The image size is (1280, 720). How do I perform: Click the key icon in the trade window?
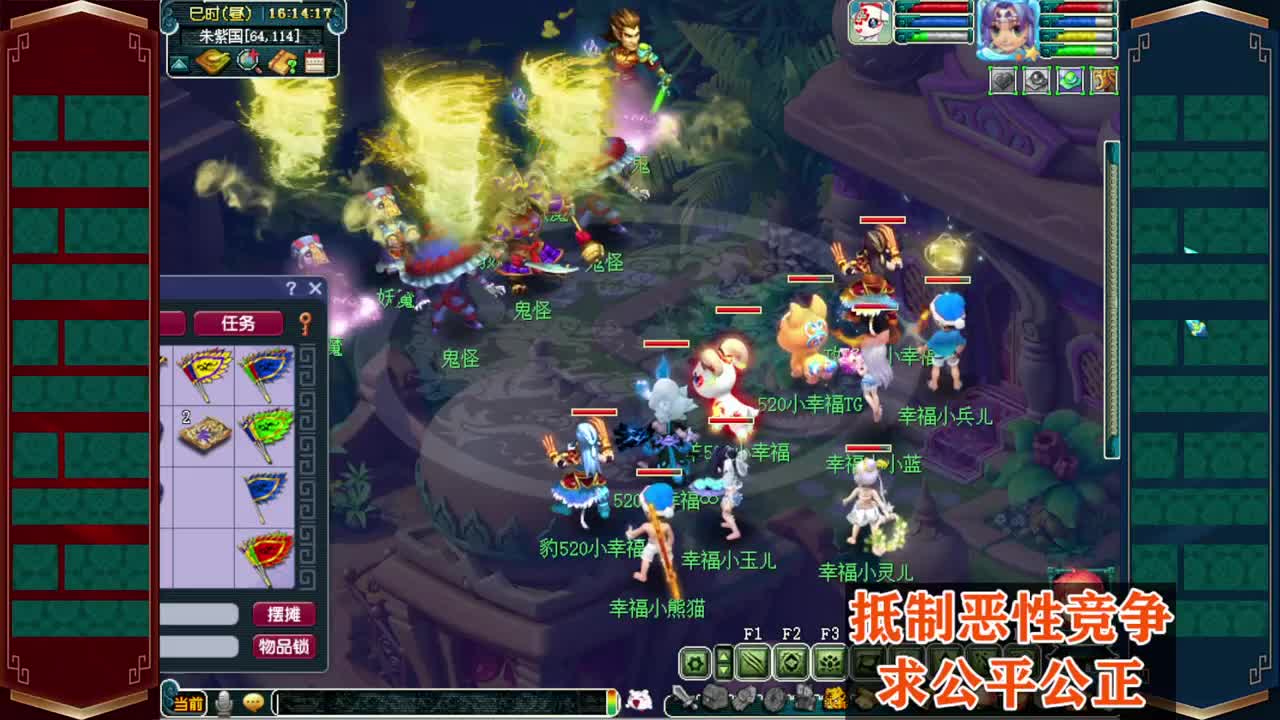304,323
